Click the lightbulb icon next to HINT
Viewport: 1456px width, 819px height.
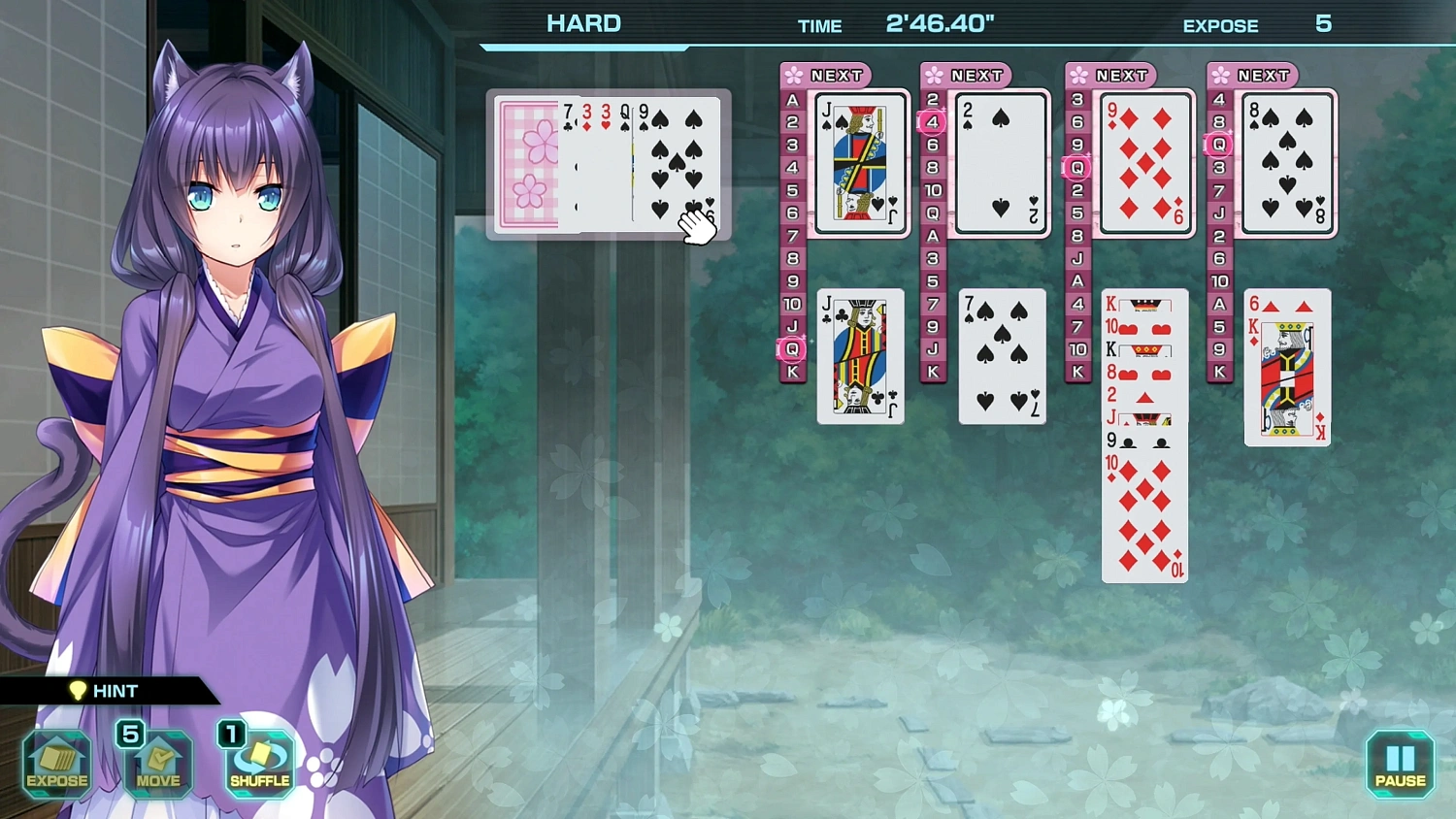point(78,691)
